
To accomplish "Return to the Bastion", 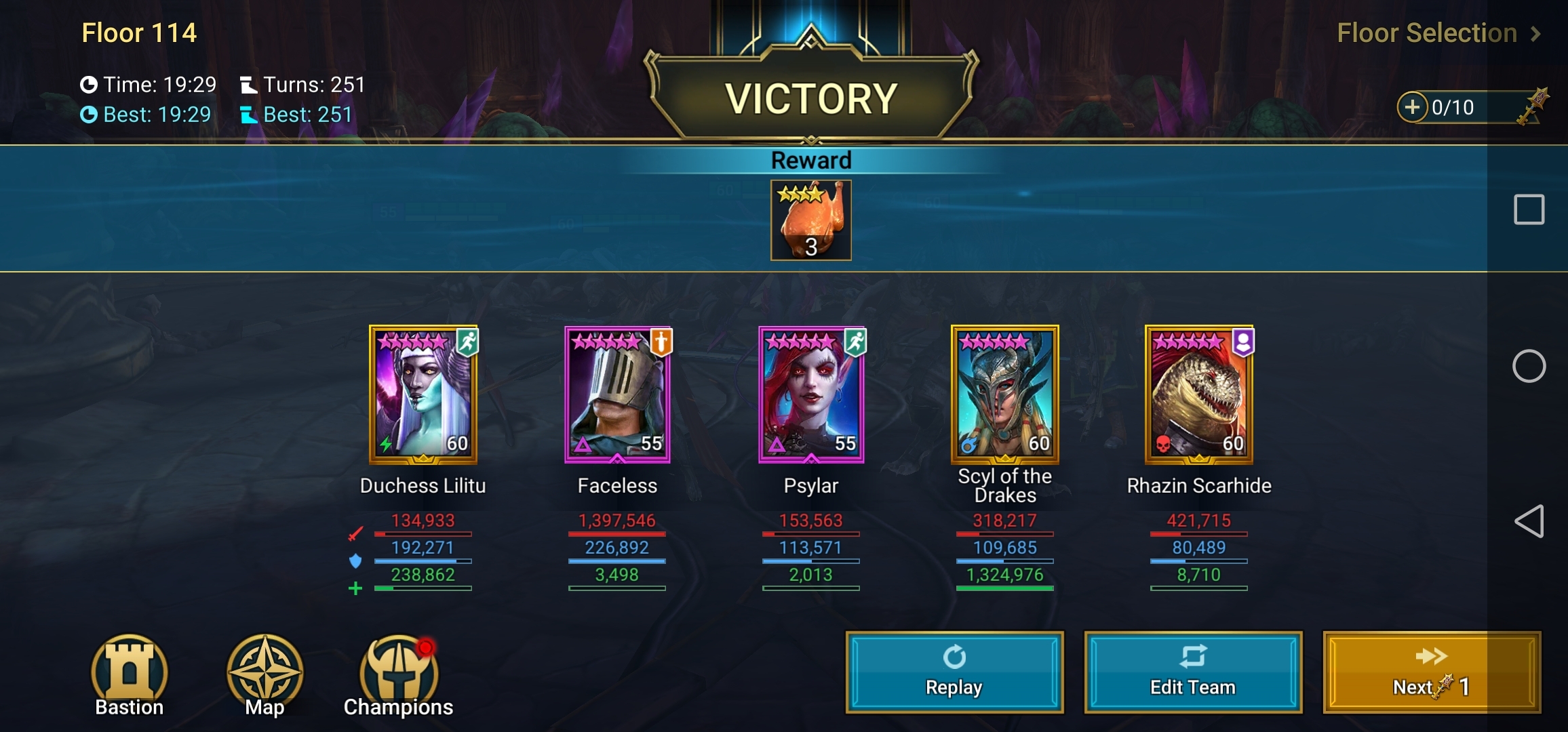I will point(129,674).
